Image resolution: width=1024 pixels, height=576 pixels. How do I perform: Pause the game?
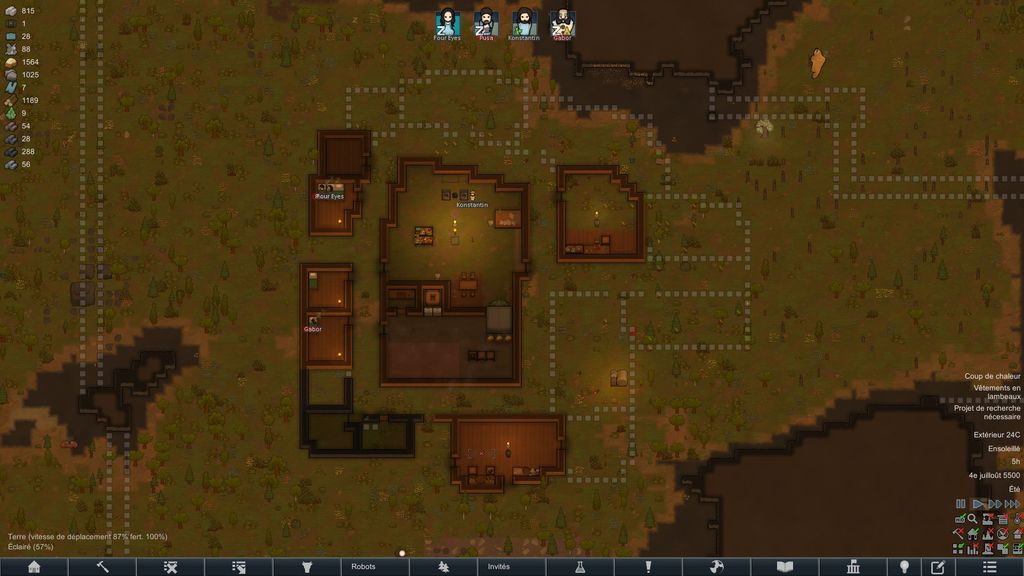[961, 504]
